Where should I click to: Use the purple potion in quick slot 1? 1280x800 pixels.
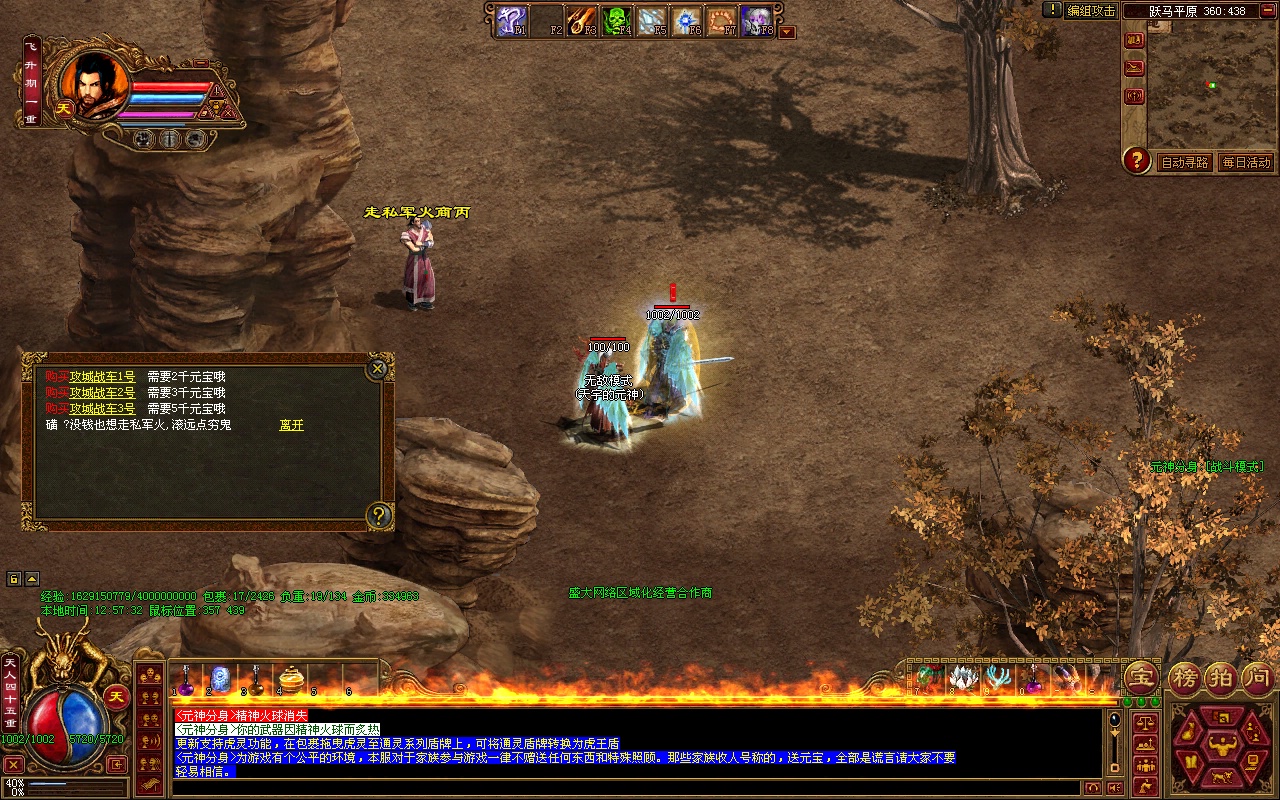coord(186,680)
